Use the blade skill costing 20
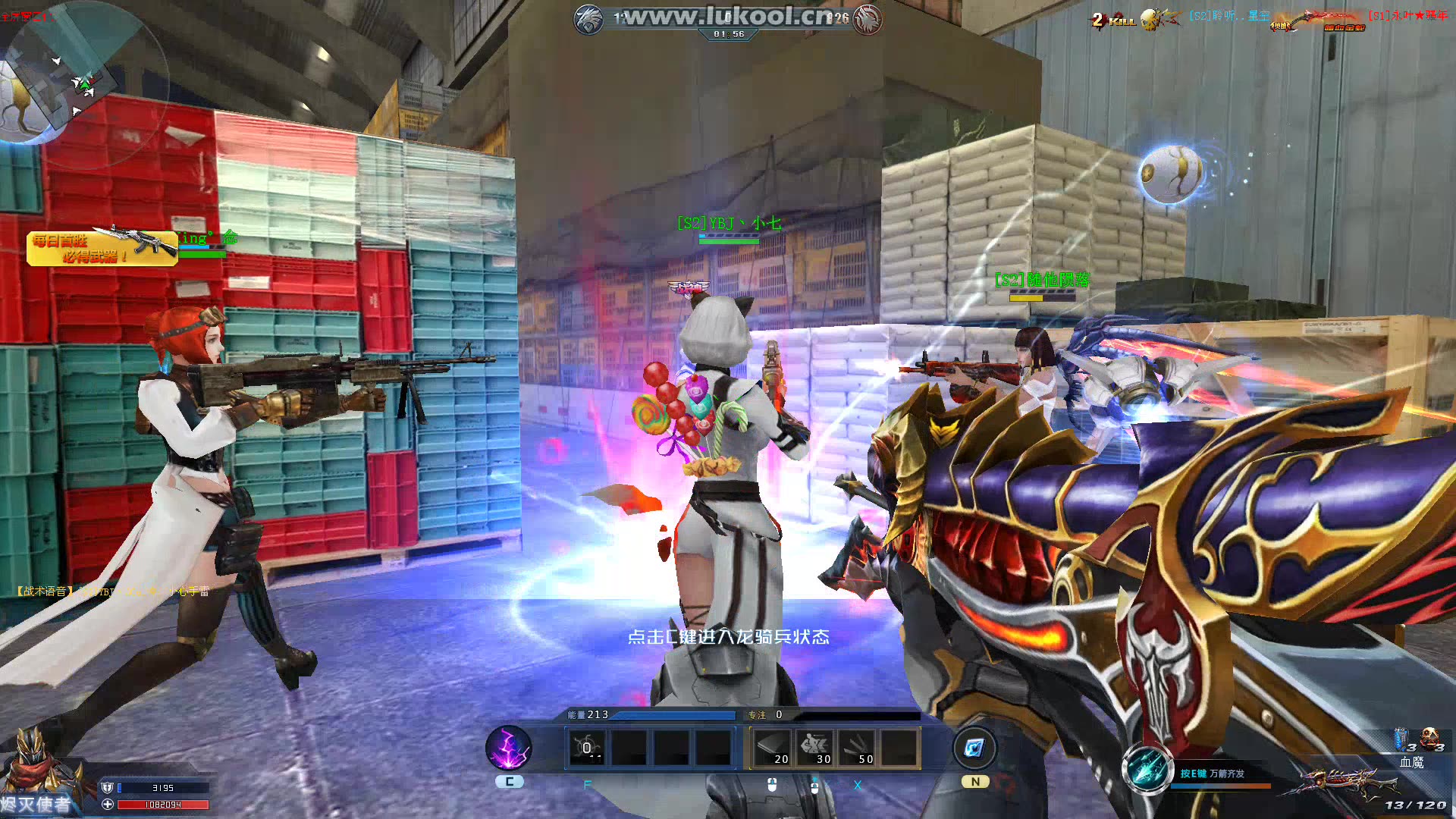This screenshot has height=819, width=1456. (772, 748)
